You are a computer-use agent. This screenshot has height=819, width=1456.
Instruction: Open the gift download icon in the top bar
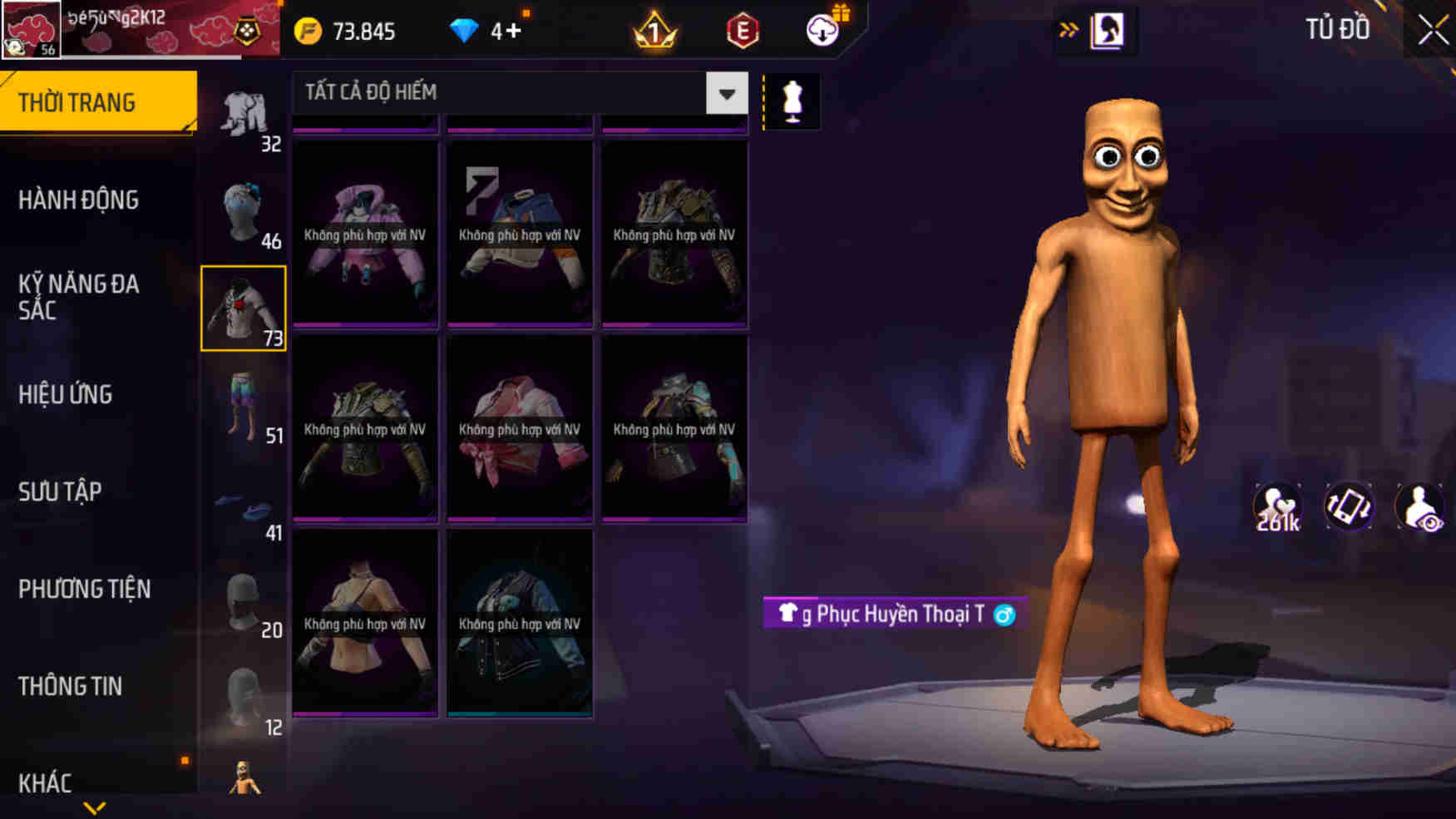[822, 31]
